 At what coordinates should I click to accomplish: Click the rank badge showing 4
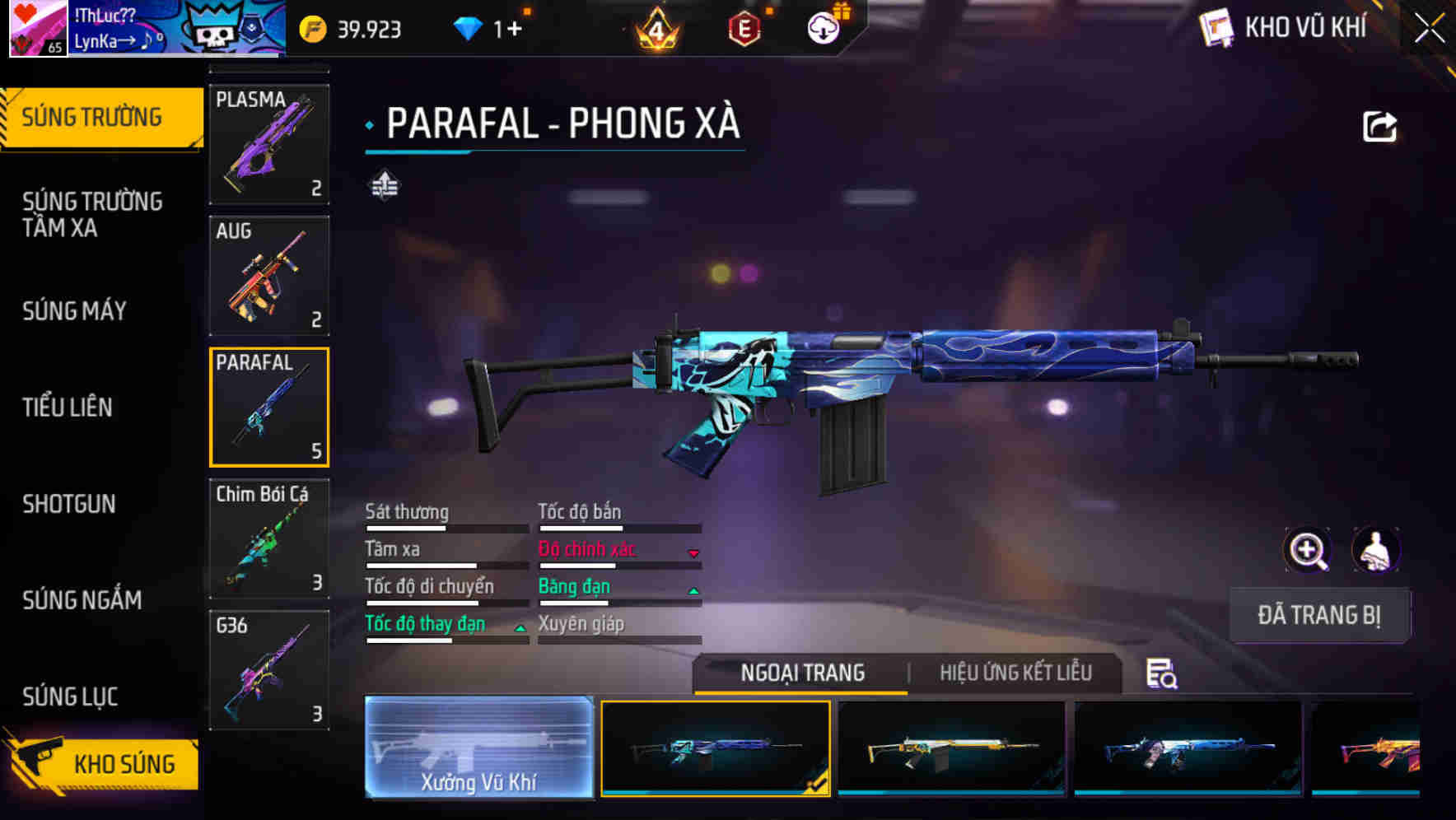[x=657, y=30]
